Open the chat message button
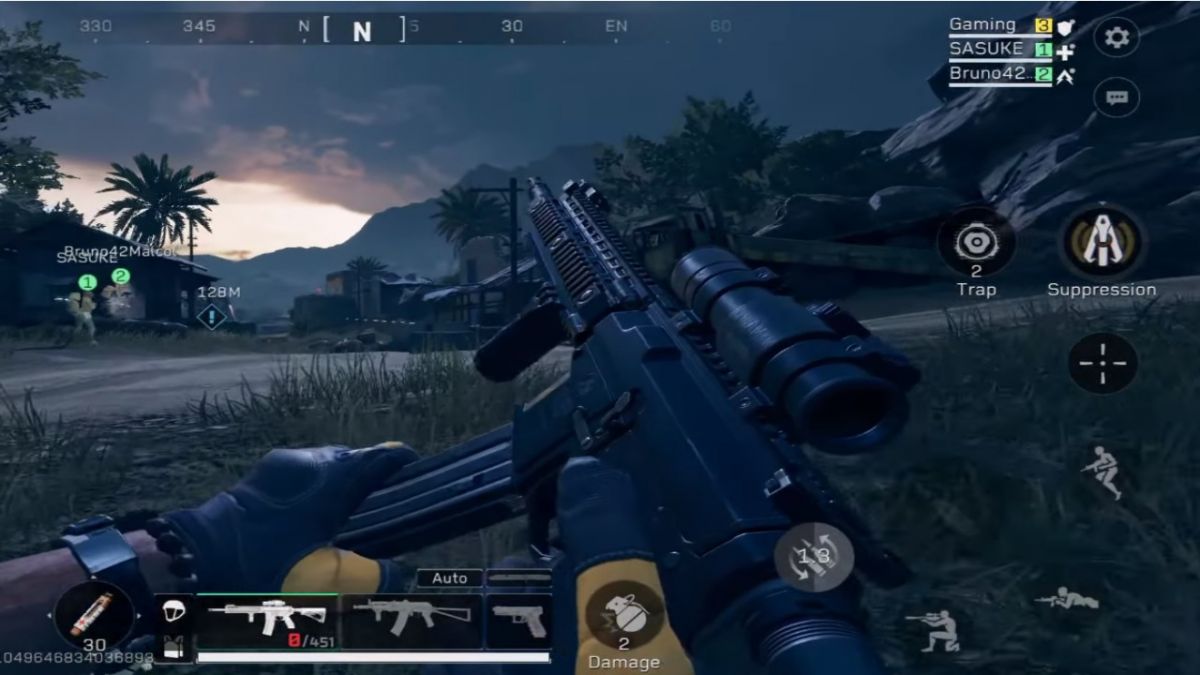1200x675 pixels. click(x=1116, y=98)
